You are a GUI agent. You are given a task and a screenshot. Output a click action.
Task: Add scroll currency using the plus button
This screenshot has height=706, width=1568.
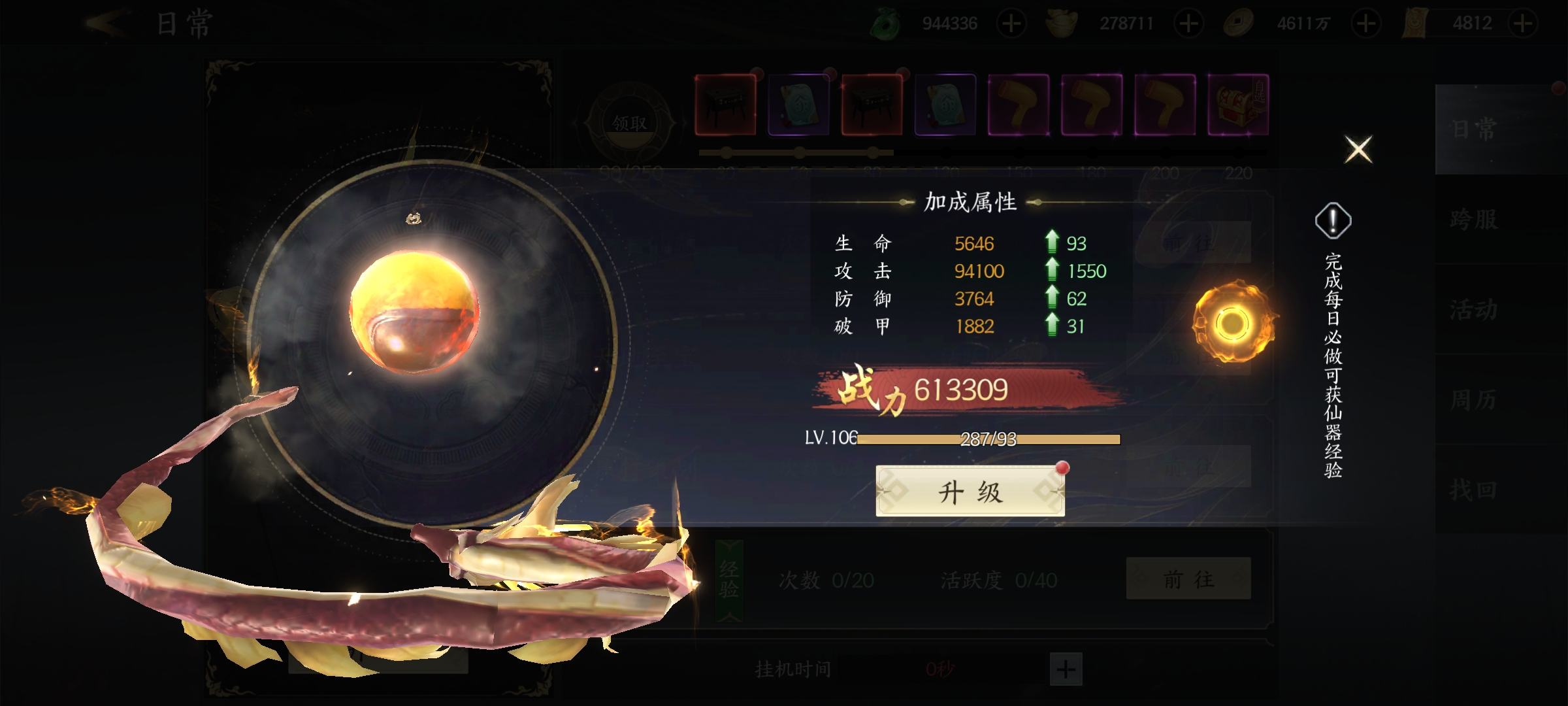(1523, 24)
